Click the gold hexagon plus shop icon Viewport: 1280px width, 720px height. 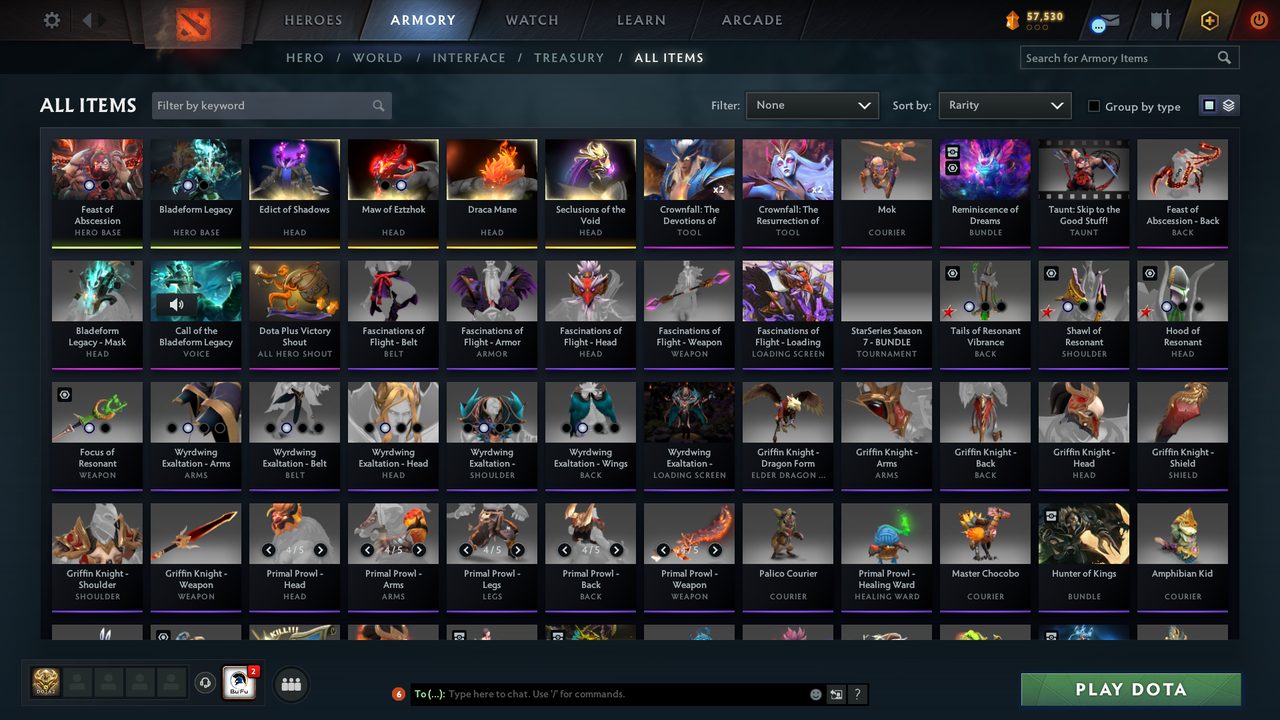1209,19
